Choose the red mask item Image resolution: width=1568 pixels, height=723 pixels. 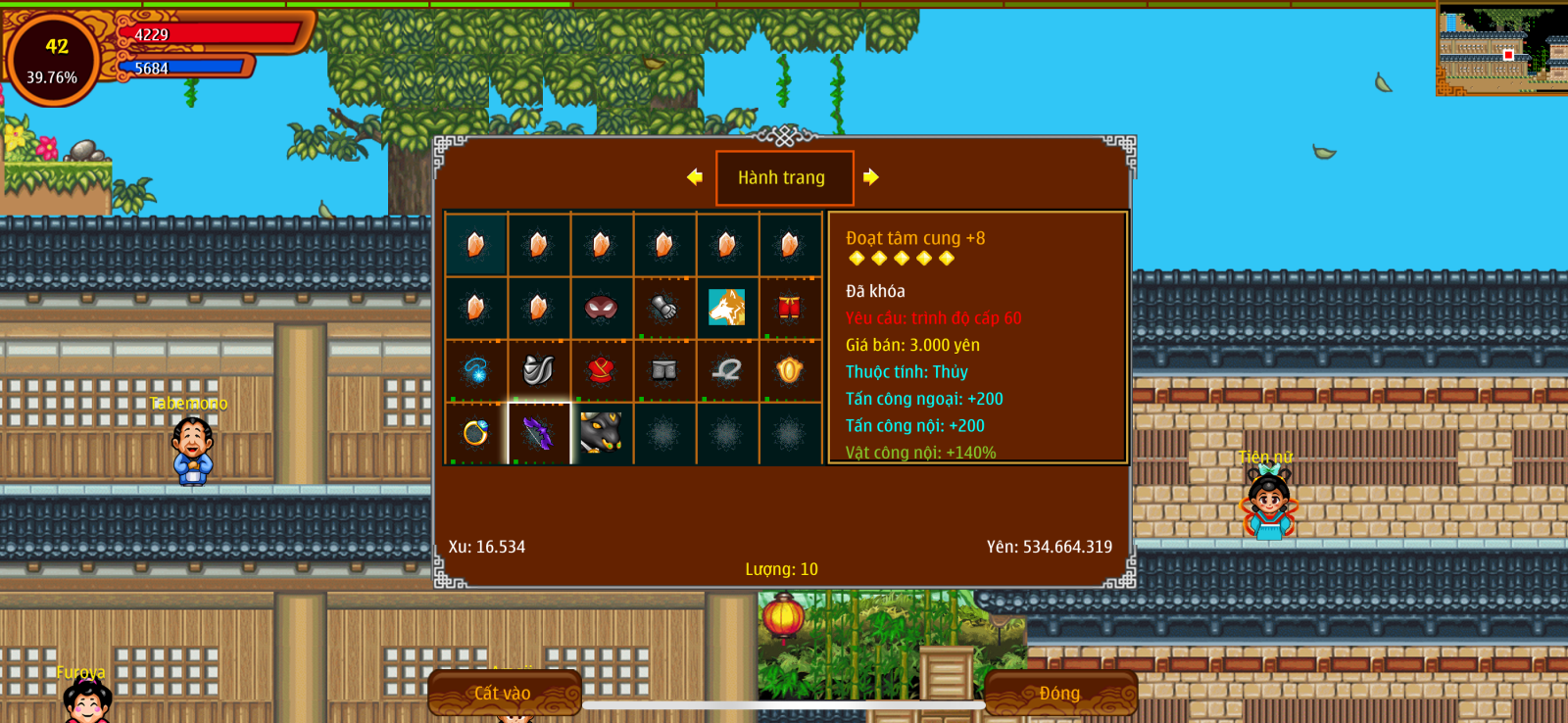click(x=601, y=308)
